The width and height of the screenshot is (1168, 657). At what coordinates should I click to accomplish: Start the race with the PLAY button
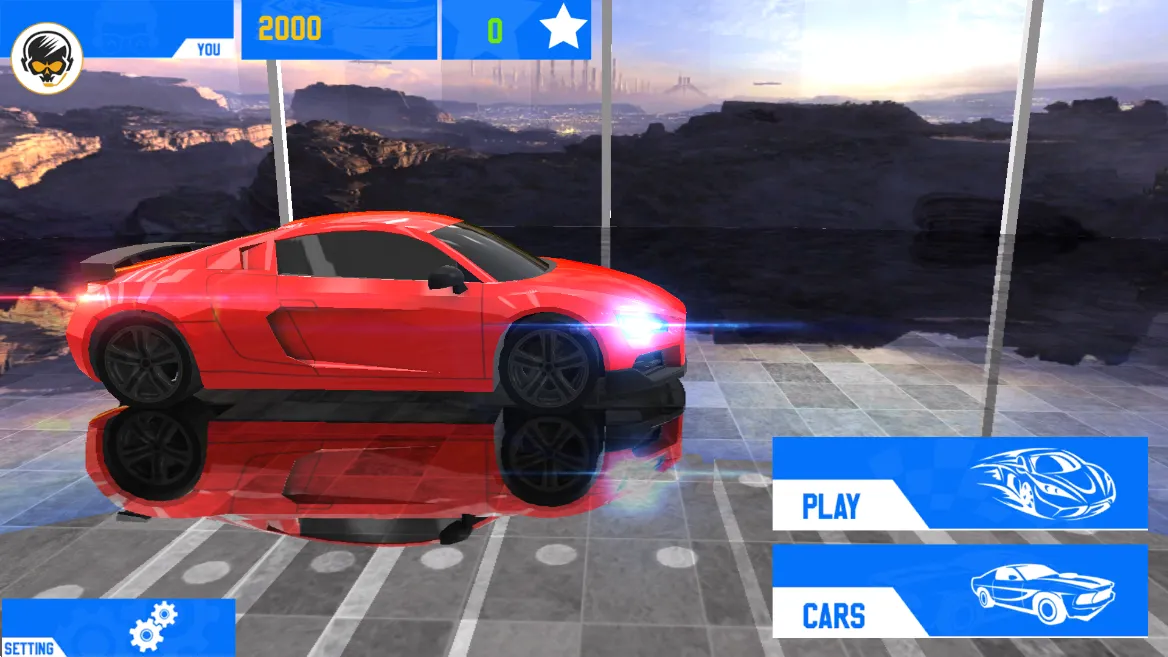pos(958,483)
